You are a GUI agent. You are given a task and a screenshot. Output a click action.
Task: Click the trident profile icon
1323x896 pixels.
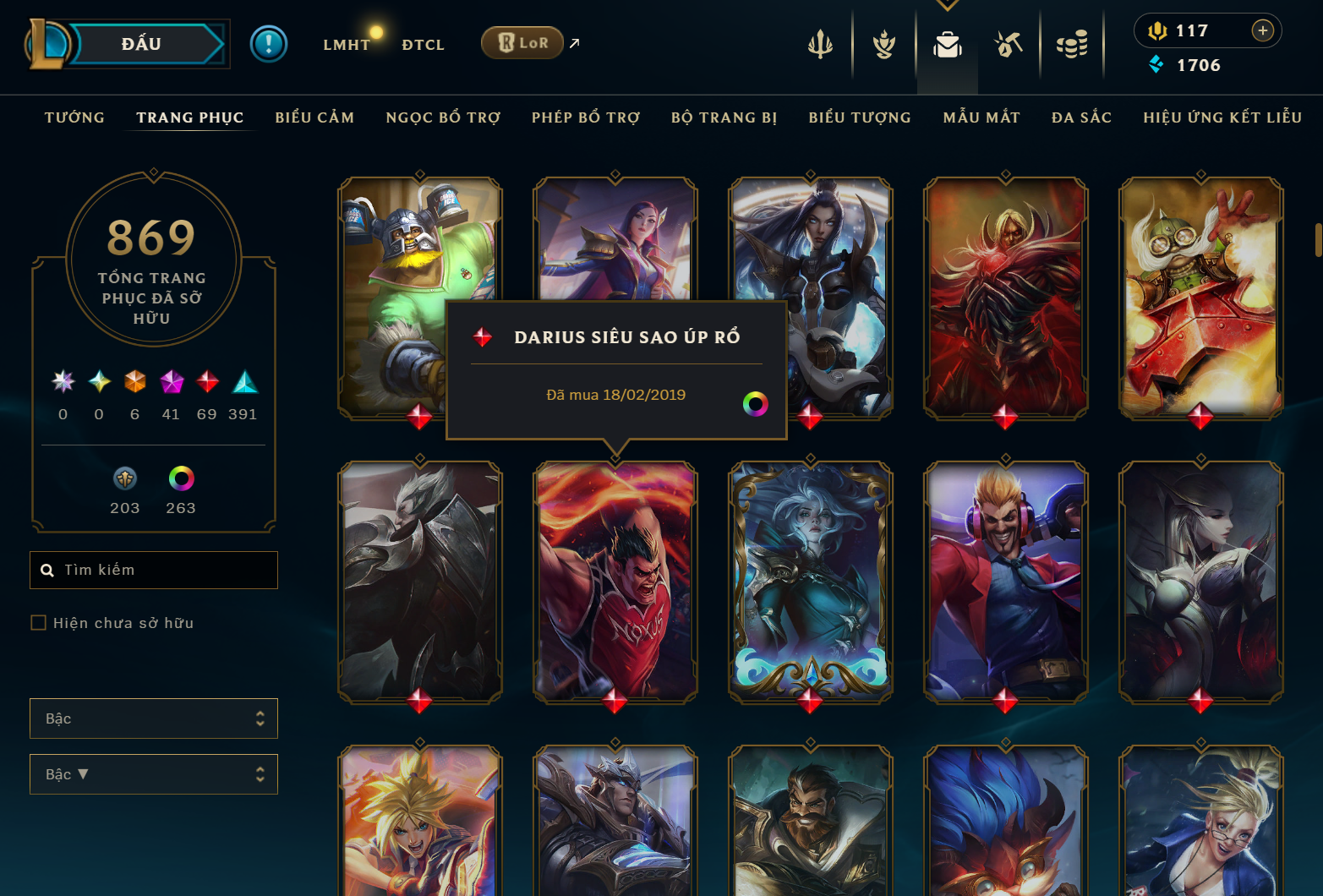click(819, 44)
